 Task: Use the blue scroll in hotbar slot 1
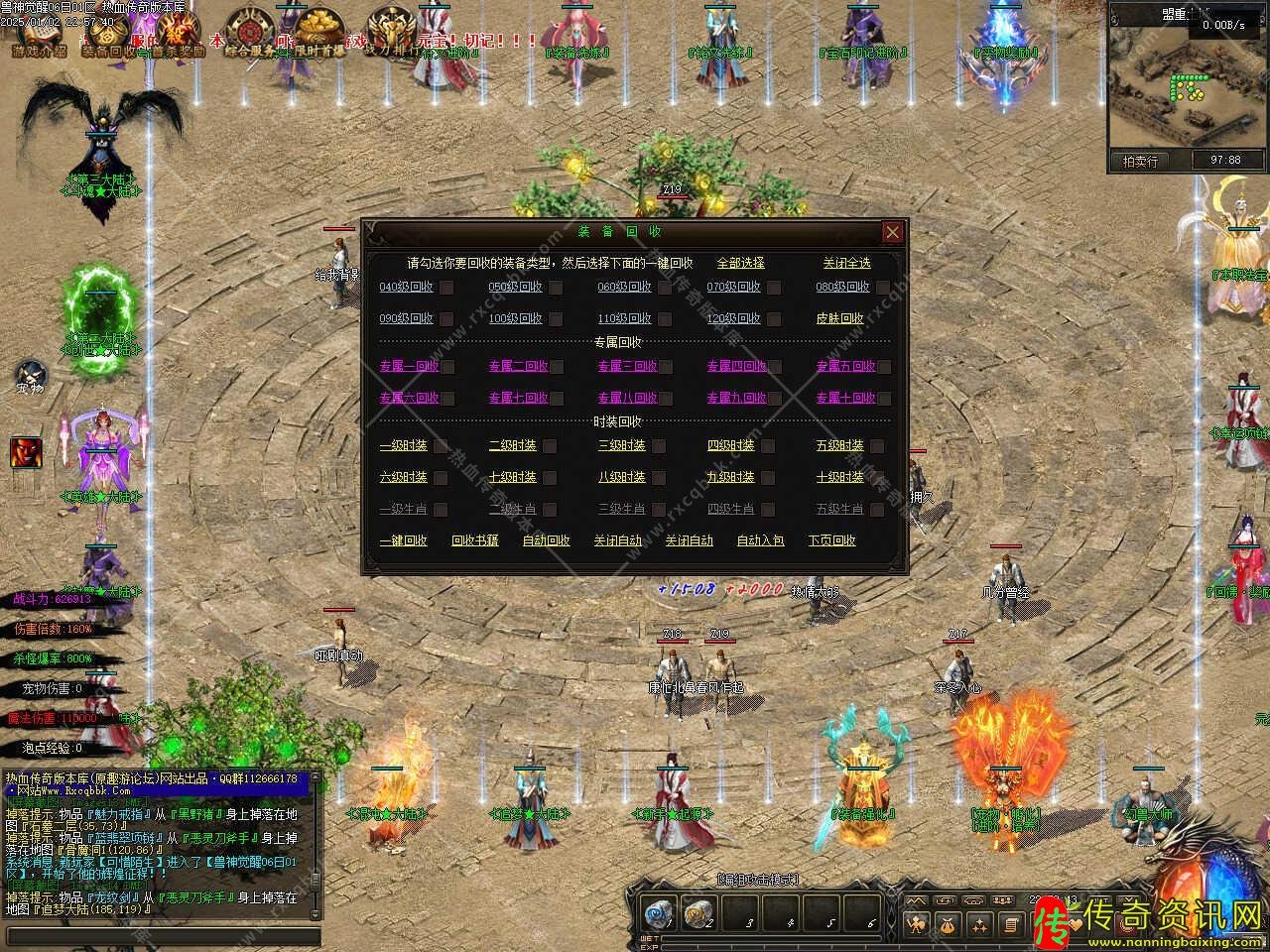[657, 913]
